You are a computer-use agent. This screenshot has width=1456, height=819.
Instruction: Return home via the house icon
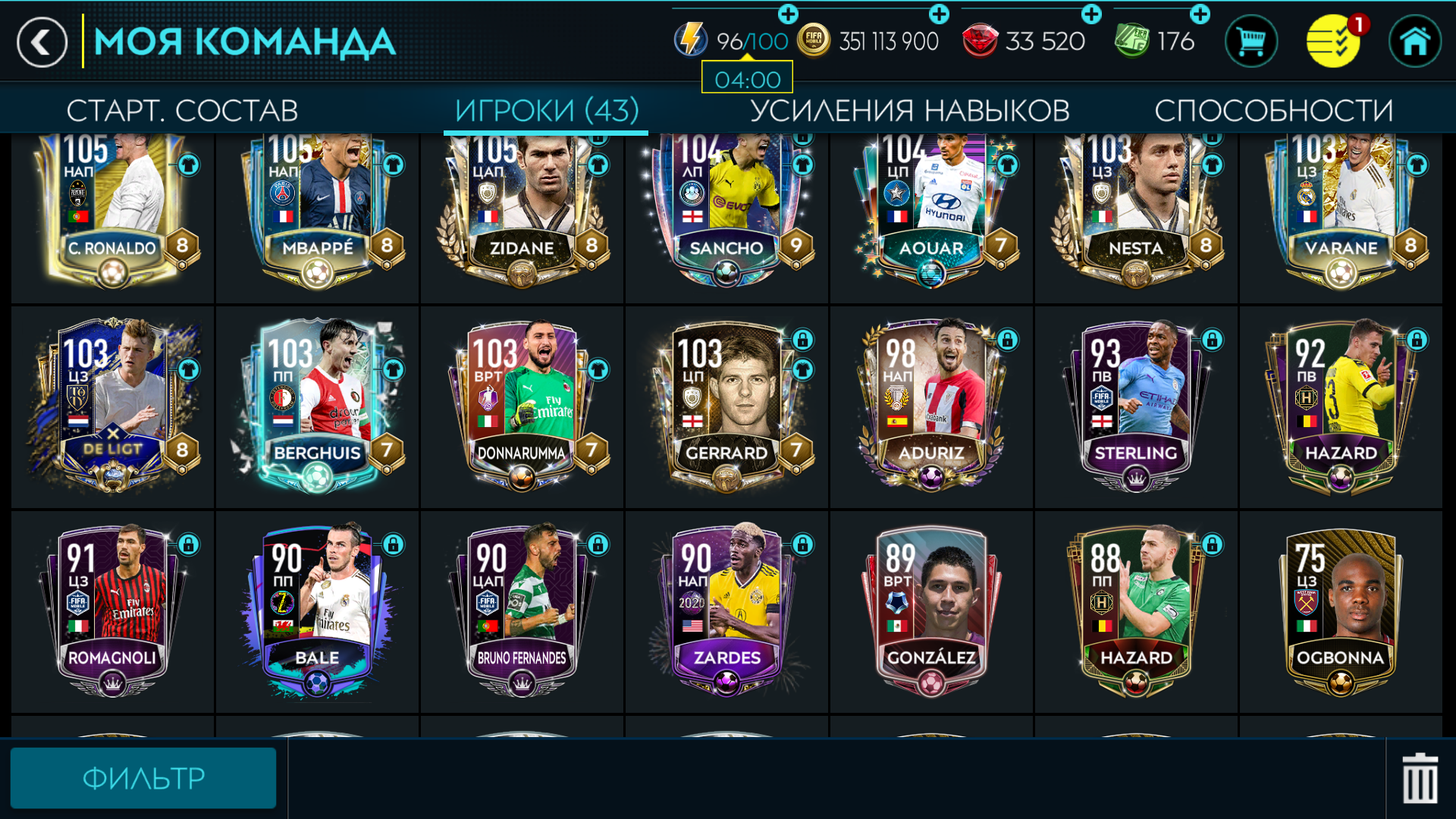tap(1417, 42)
